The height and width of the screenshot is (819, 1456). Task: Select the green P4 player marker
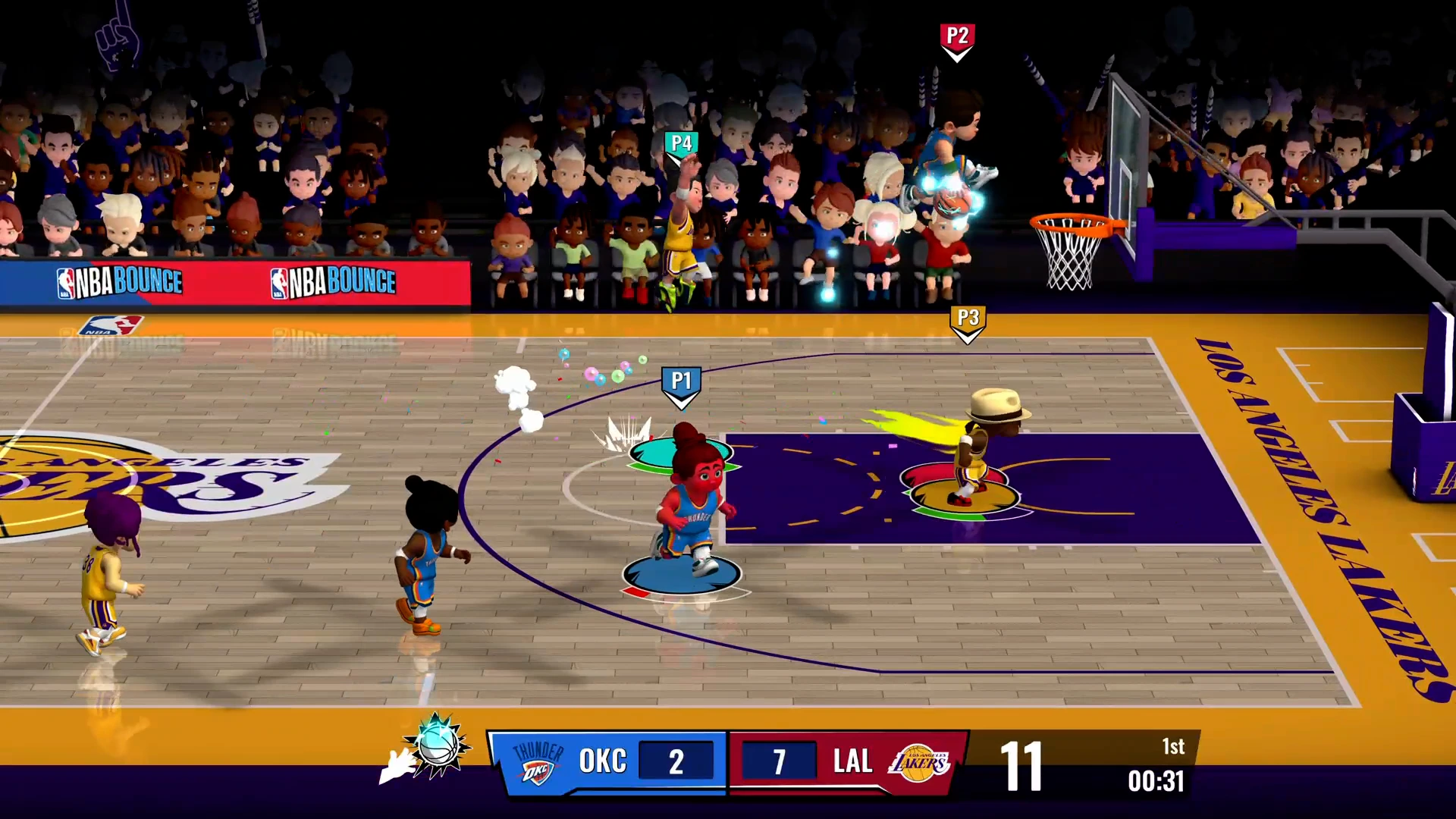point(681,146)
